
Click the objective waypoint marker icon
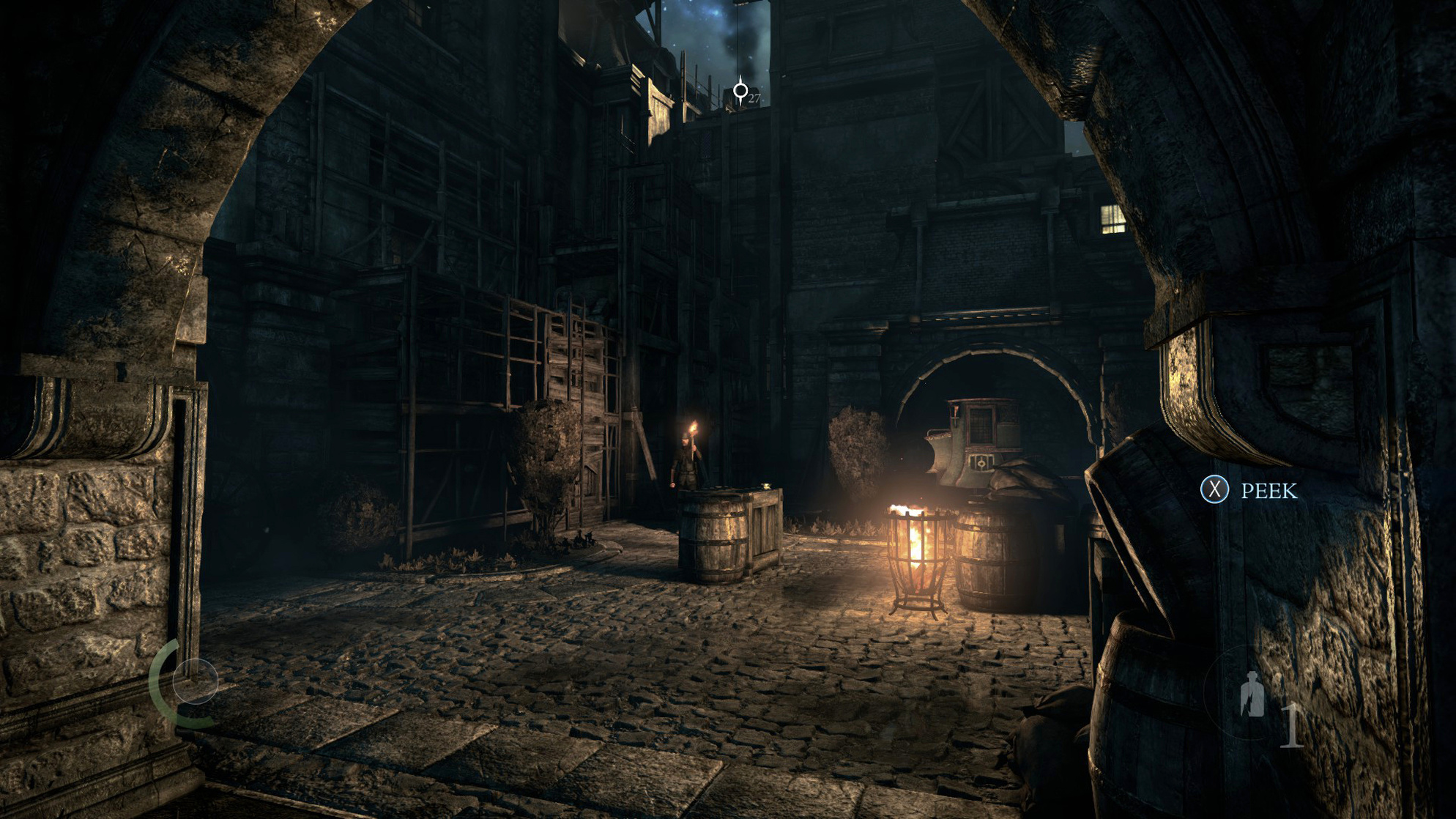(x=742, y=92)
